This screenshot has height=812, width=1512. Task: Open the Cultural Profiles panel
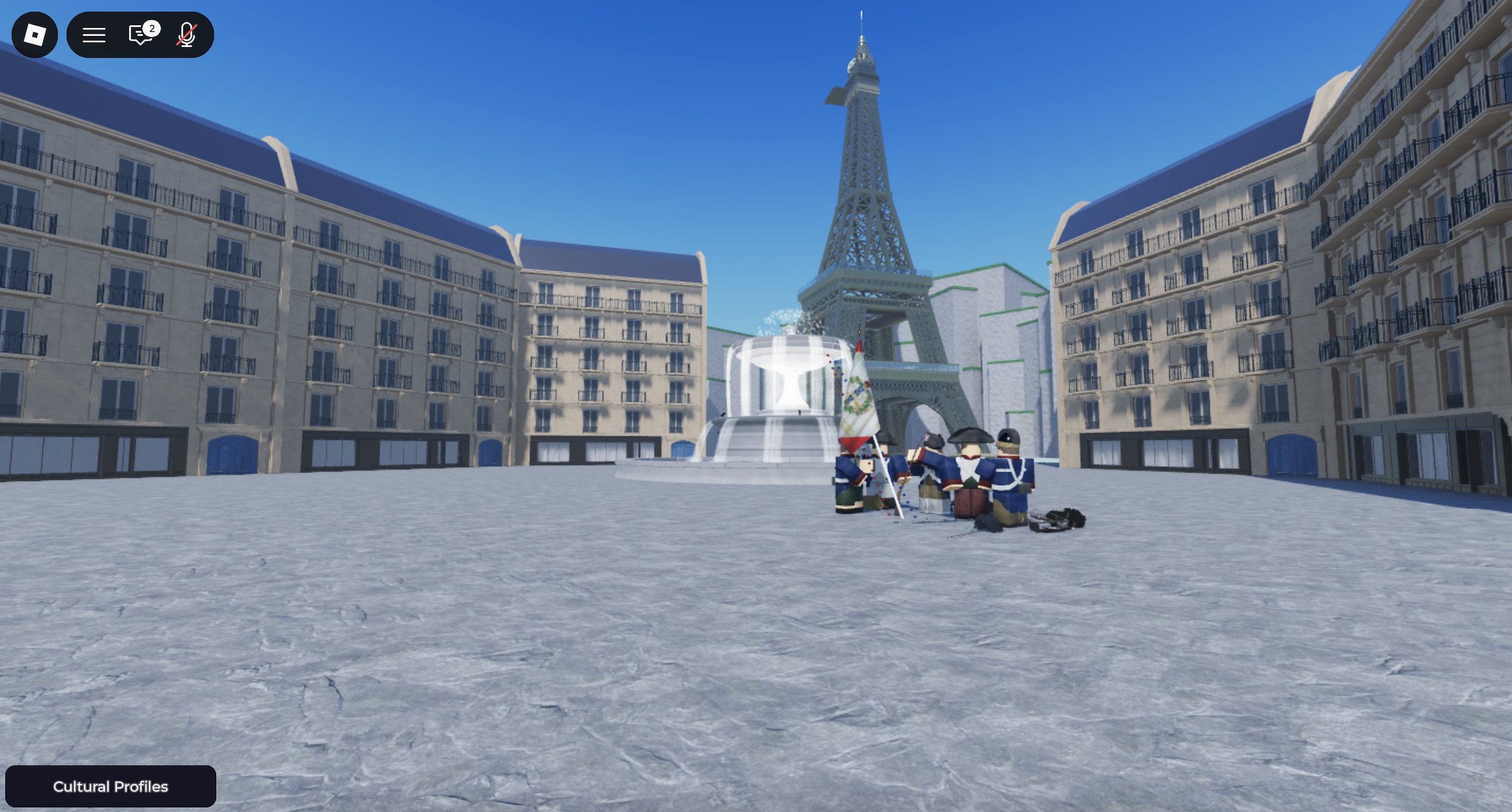[x=110, y=786]
